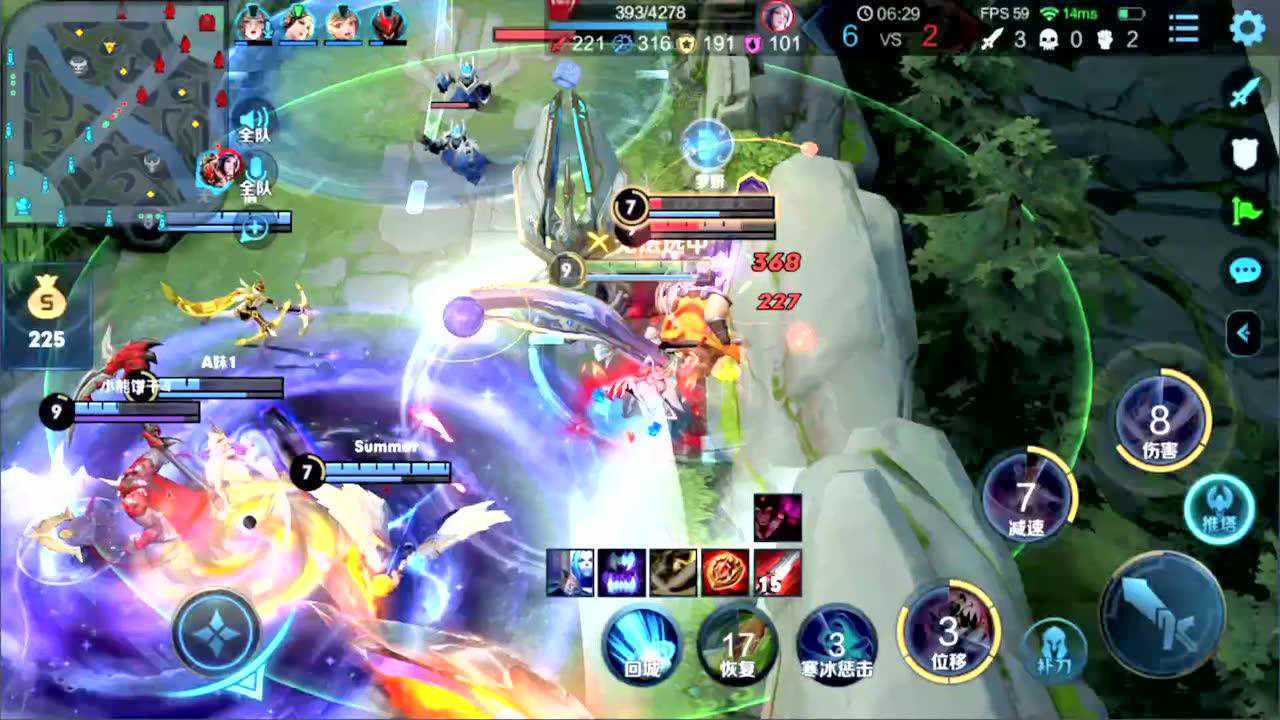Open the settings gear menu

coord(1247,28)
